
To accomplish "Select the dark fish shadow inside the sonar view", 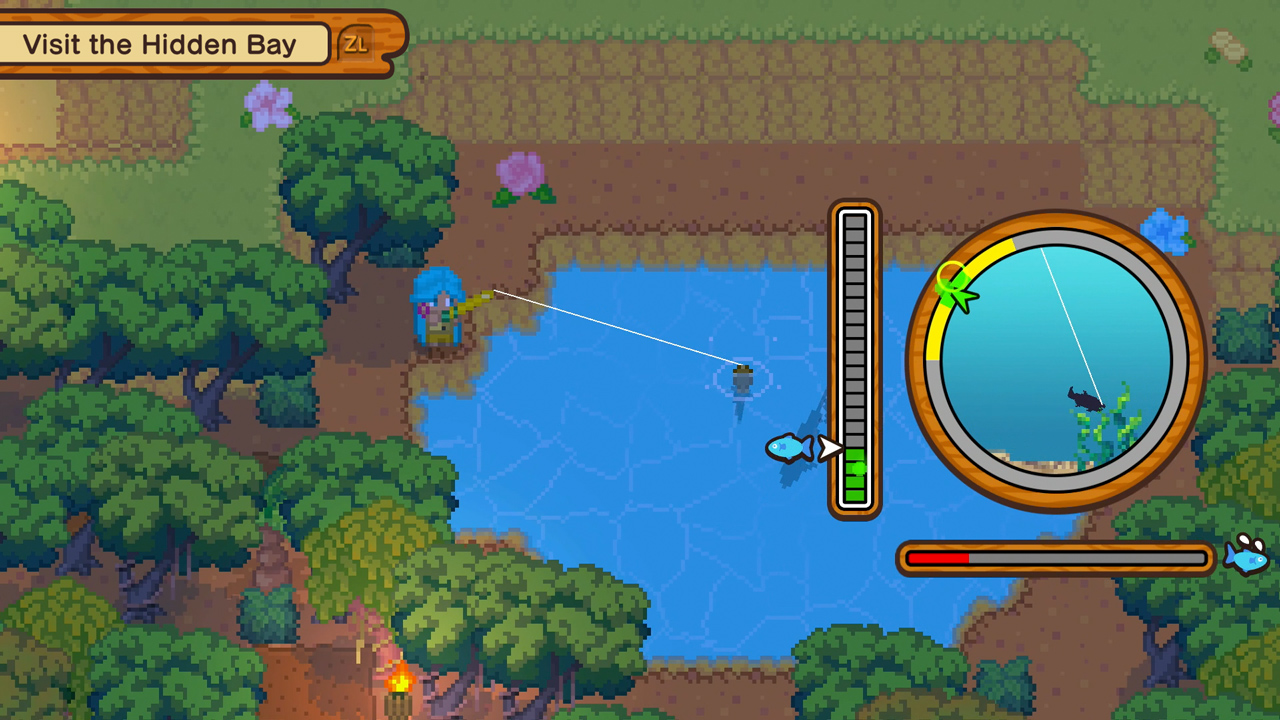I will coord(1085,400).
